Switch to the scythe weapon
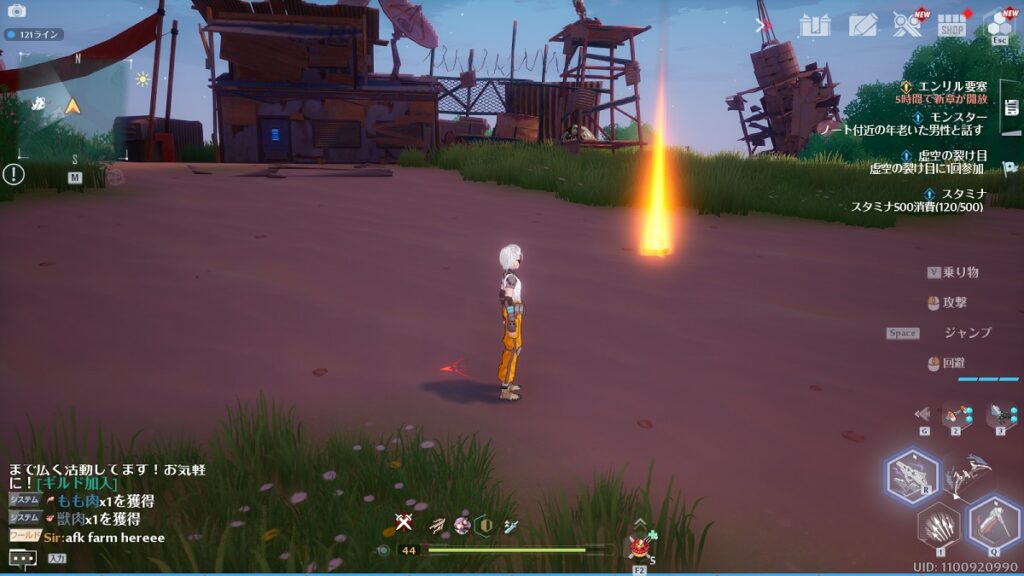 [967, 474]
